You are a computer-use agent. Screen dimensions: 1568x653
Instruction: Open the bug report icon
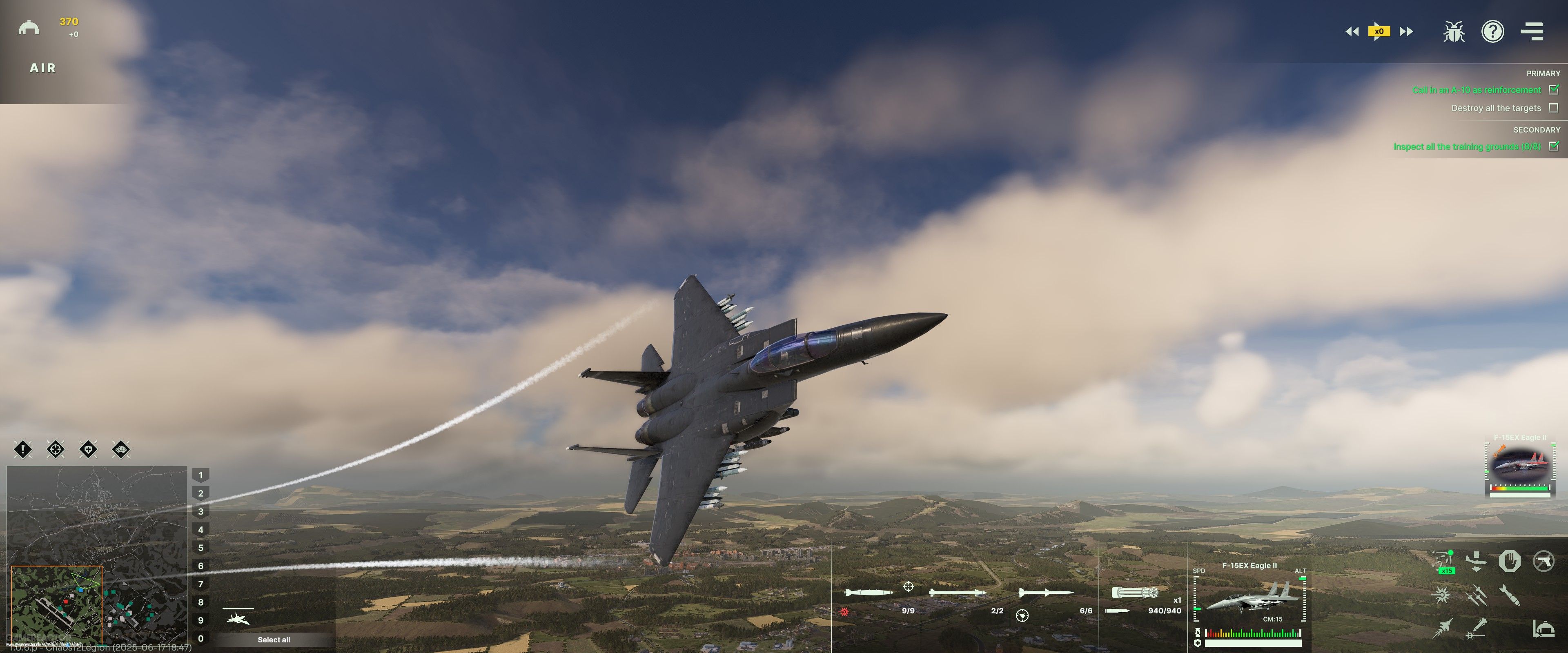[x=1454, y=32]
